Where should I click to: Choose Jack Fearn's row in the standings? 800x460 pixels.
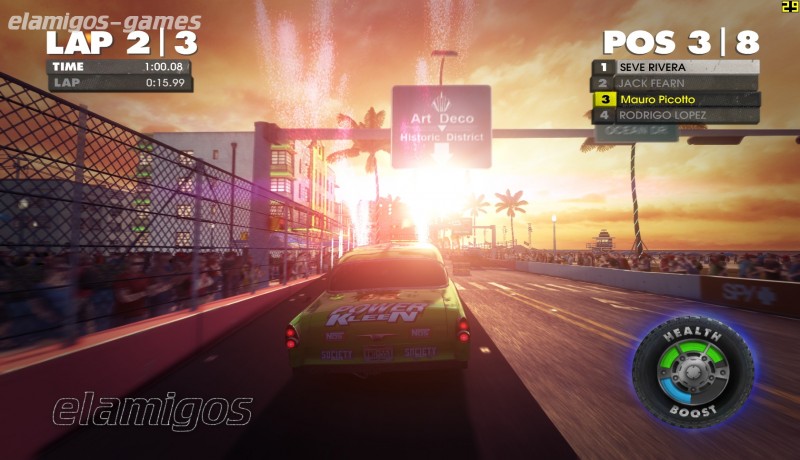click(x=676, y=83)
